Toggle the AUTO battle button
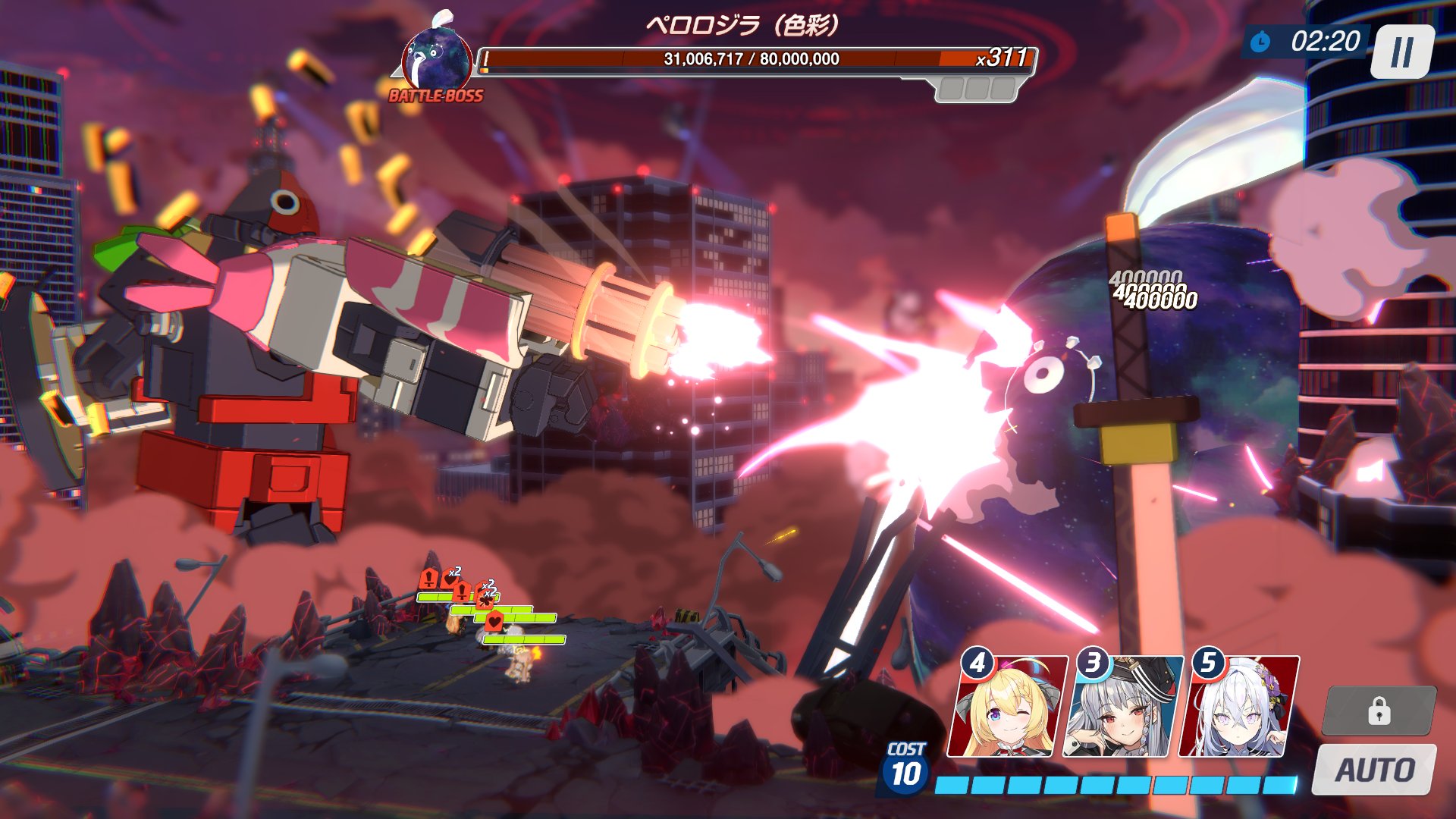 click(1374, 770)
